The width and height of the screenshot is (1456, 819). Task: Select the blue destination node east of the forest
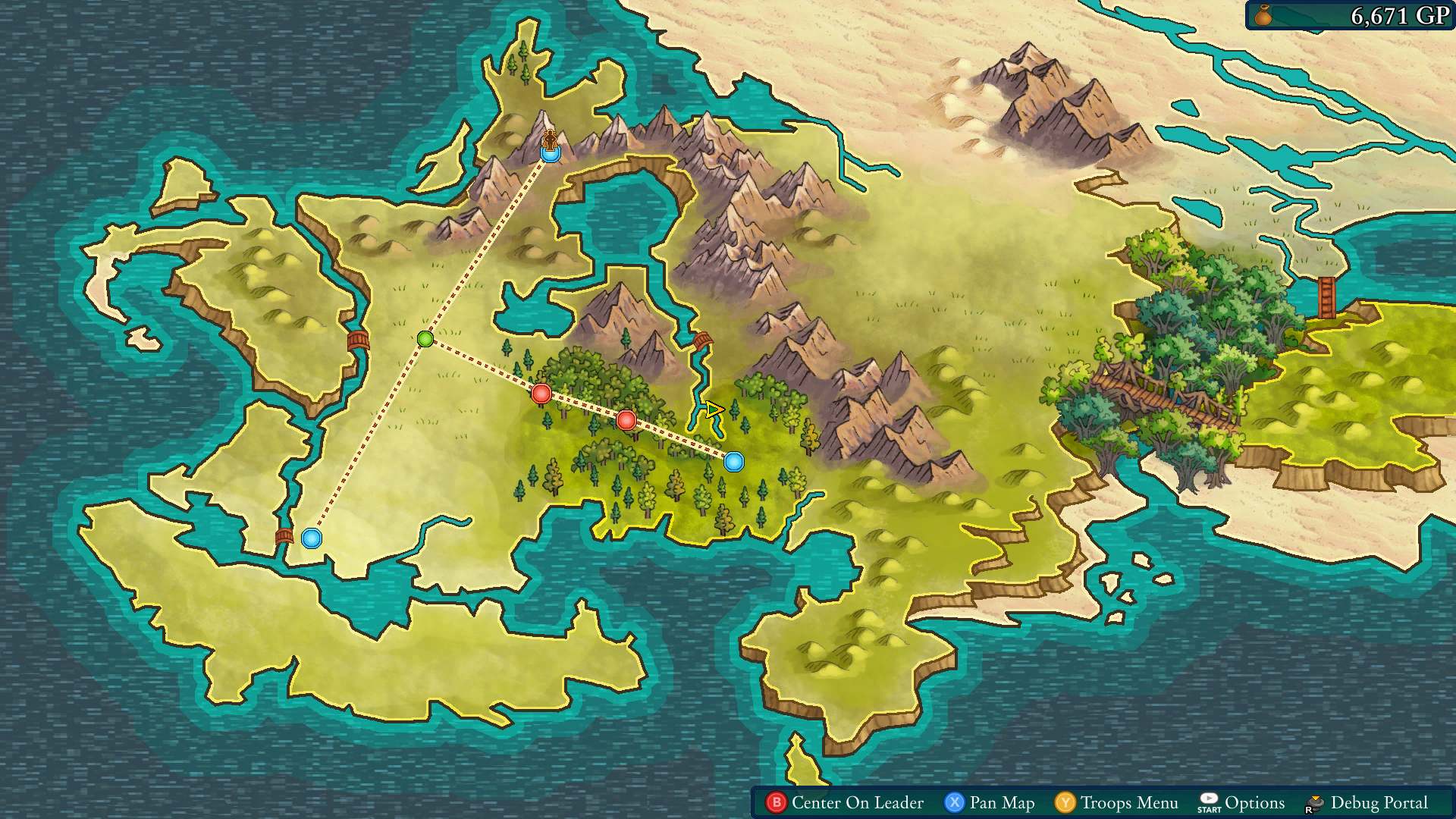[x=734, y=461]
